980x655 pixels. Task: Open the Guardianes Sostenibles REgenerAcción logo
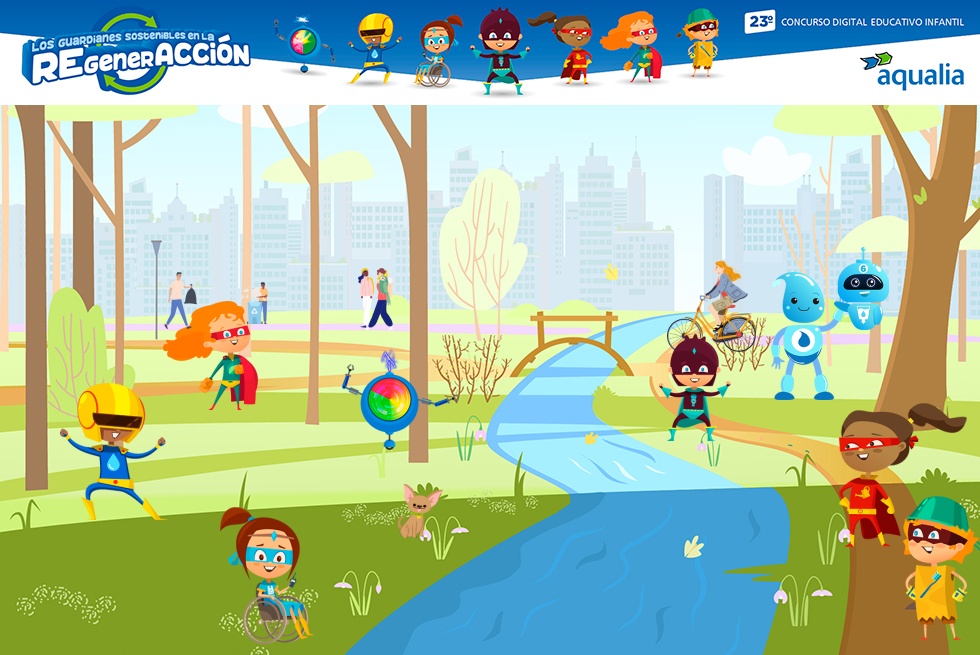pyautogui.click(x=135, y=52)
